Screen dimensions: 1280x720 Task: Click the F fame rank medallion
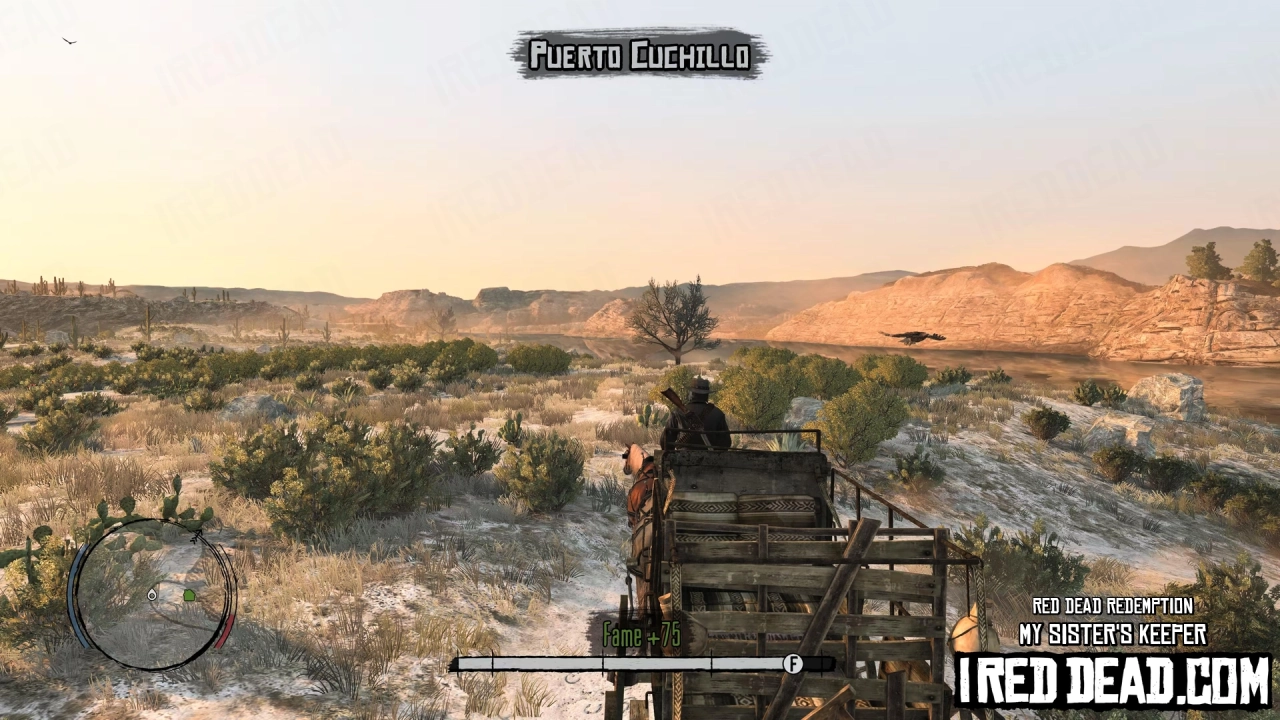pyautogui.click(x=795, y=661)
